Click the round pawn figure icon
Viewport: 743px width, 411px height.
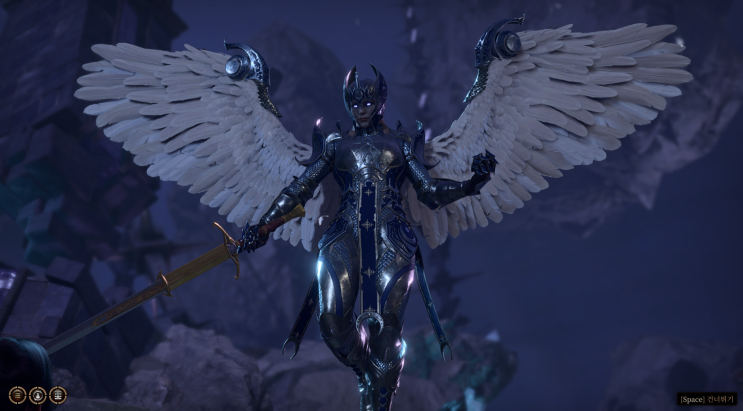(38, 395)
